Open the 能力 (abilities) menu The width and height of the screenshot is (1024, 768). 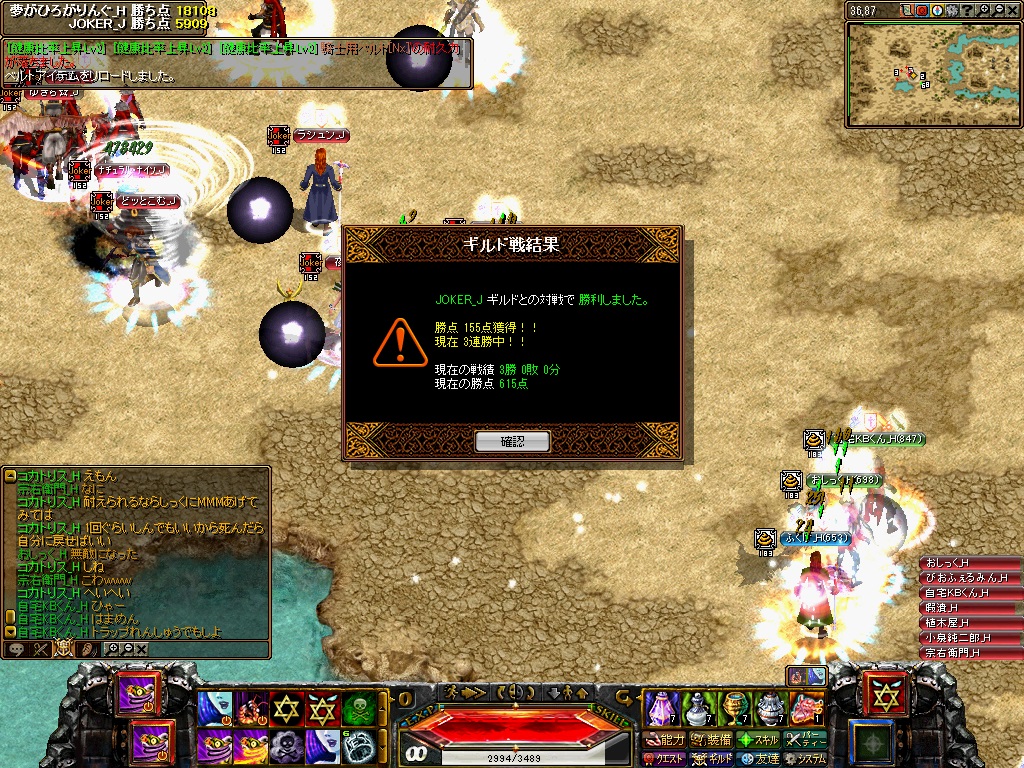point(664,740)
